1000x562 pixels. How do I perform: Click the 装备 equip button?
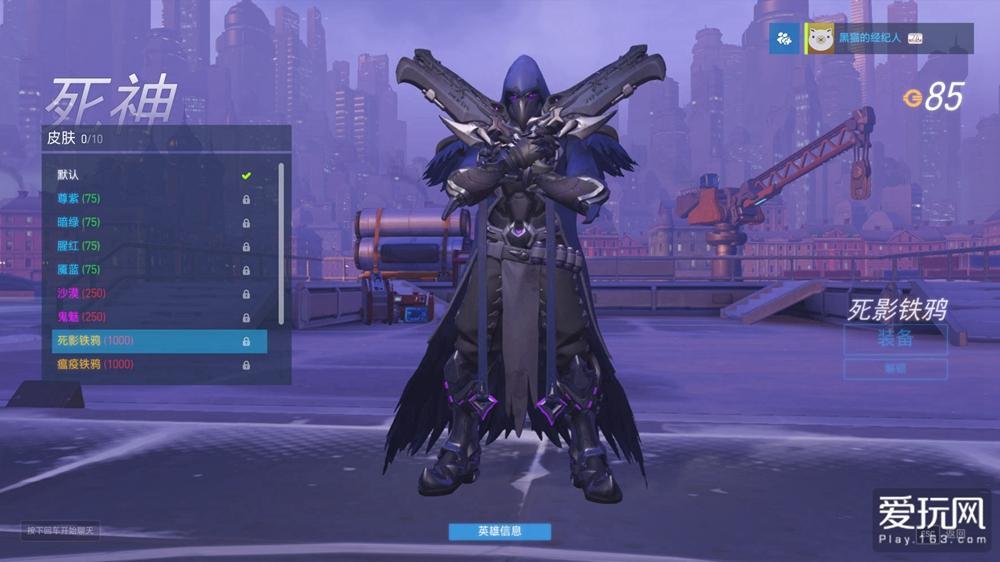895,339
